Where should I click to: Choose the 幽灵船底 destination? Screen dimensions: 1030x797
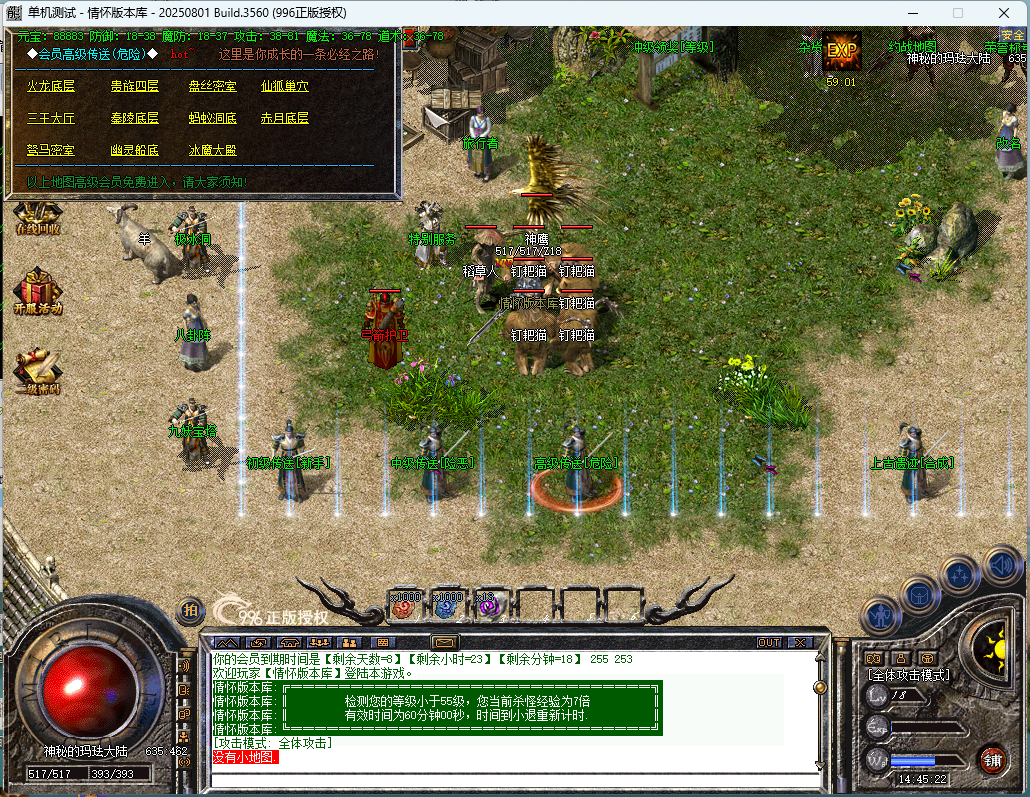[x=134, y=150]
